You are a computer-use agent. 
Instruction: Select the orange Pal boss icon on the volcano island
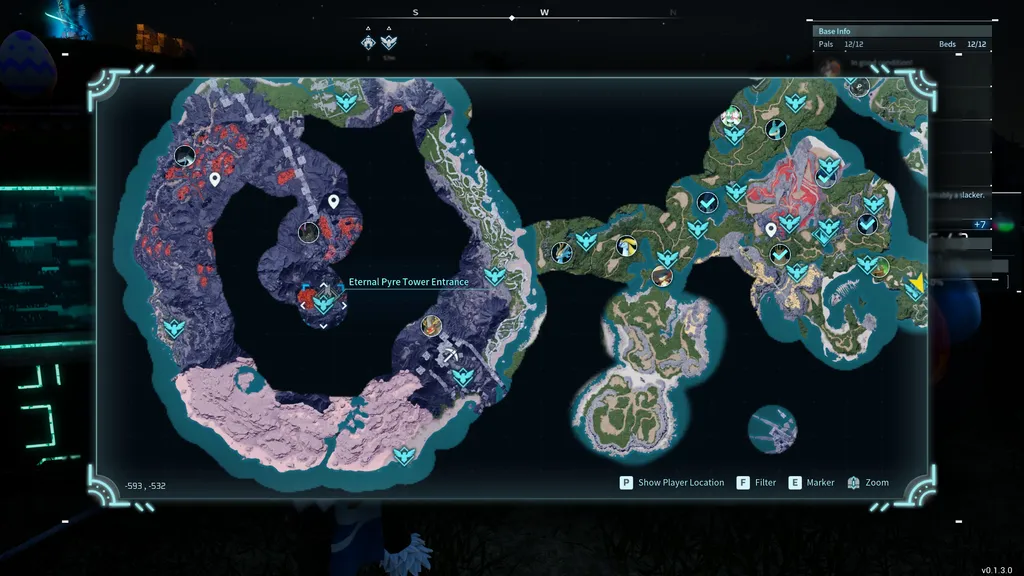pyautogui.click(x=432, y=324)
